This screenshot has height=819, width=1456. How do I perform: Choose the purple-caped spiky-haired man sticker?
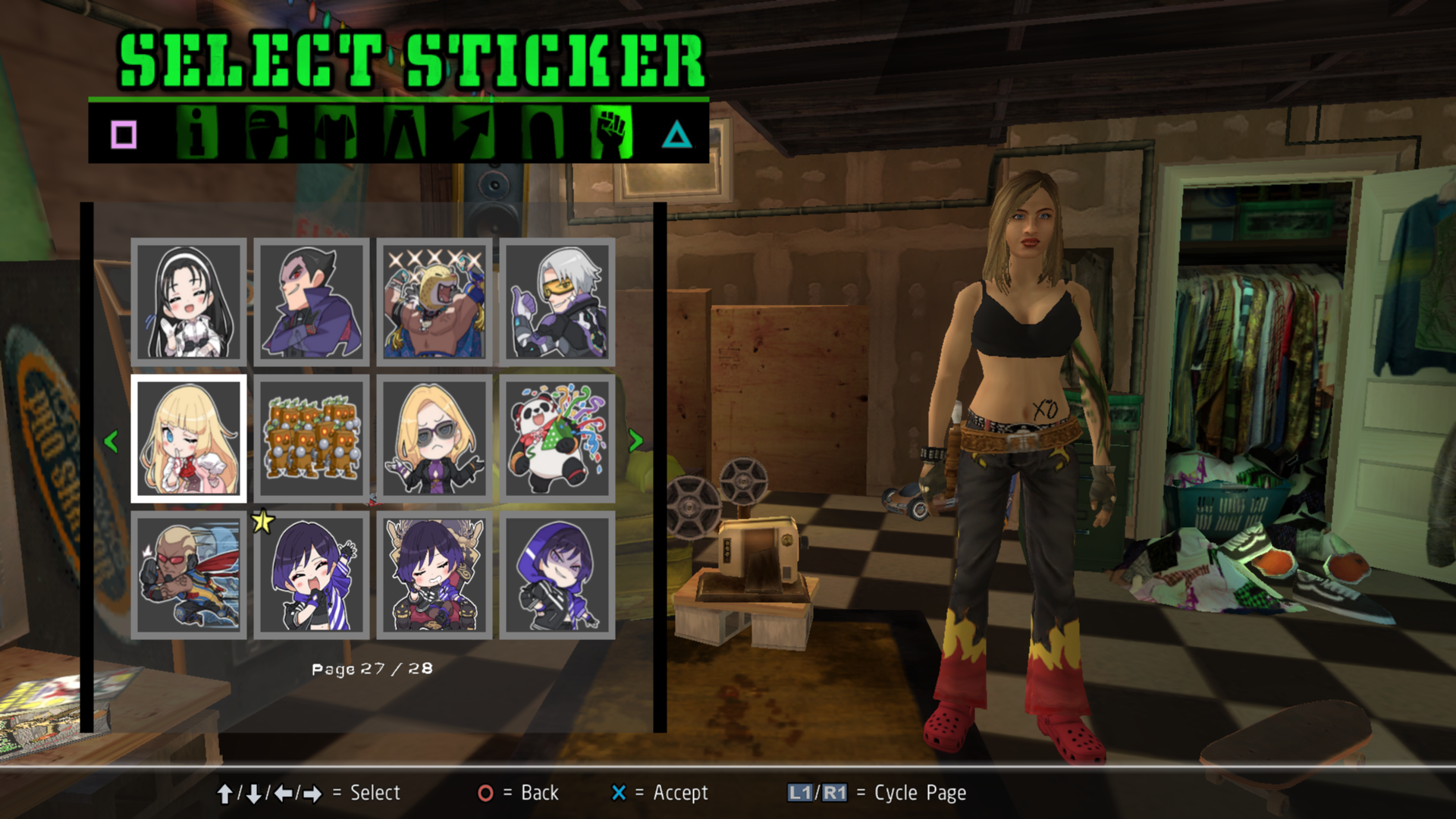pyautogui.click(x=312, y=302)
